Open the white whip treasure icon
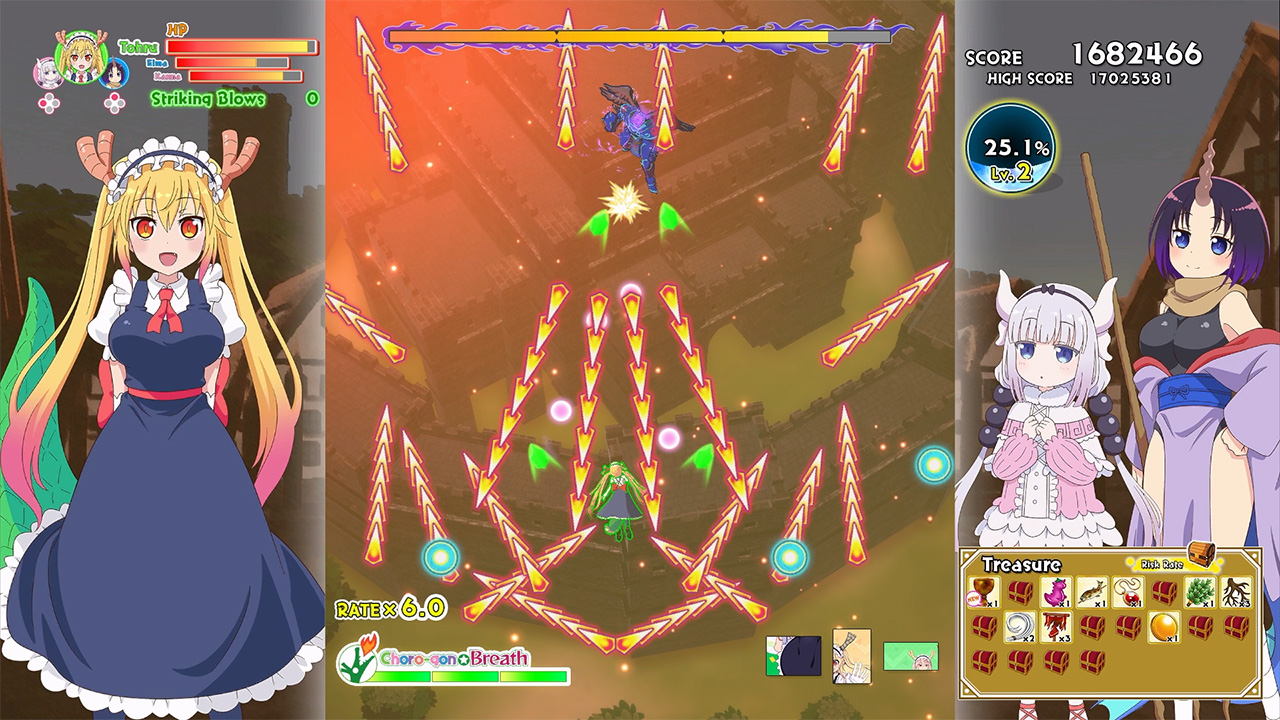This screenshot has width=1280, height=720. pyautogui.click(x=1020, y=627)
